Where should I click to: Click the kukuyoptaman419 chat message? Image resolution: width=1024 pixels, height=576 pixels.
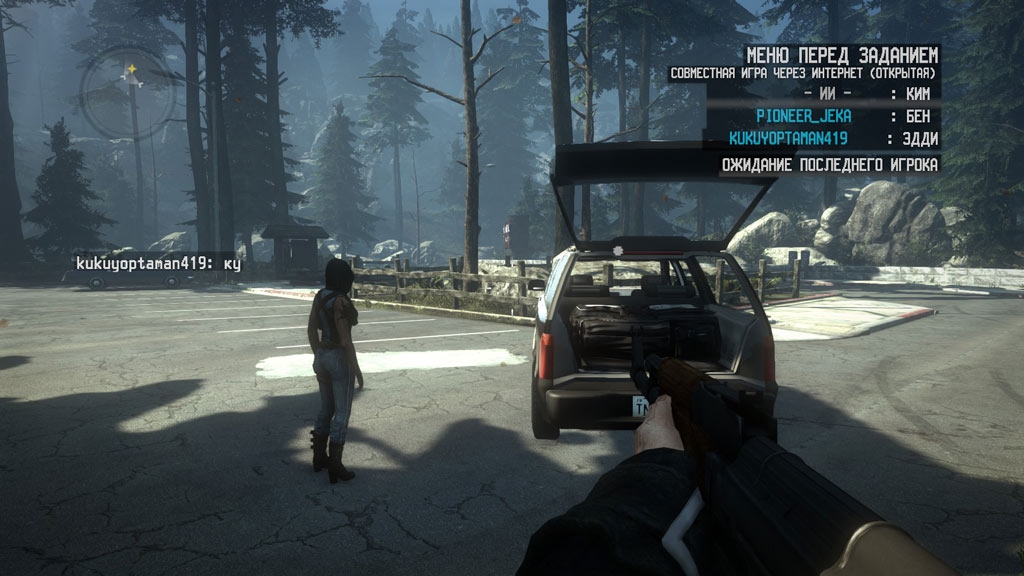[158, 263]
